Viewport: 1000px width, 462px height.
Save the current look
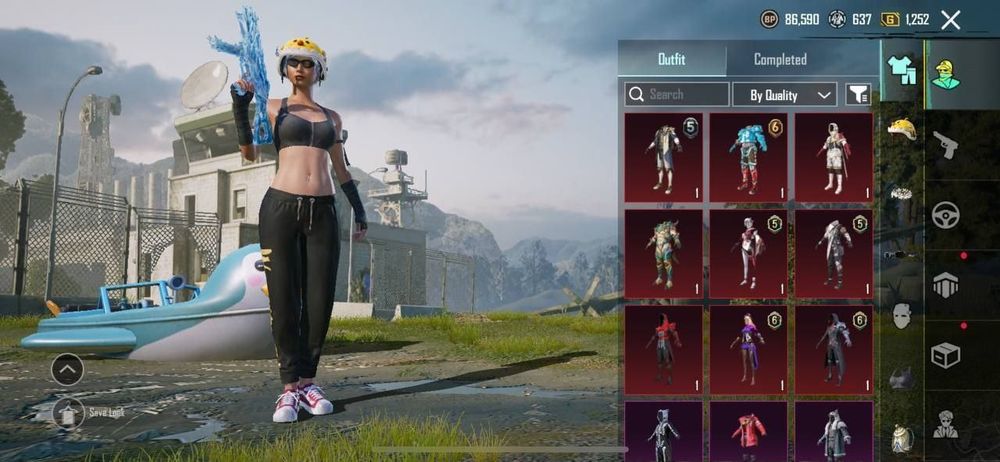tap(68, 411)
